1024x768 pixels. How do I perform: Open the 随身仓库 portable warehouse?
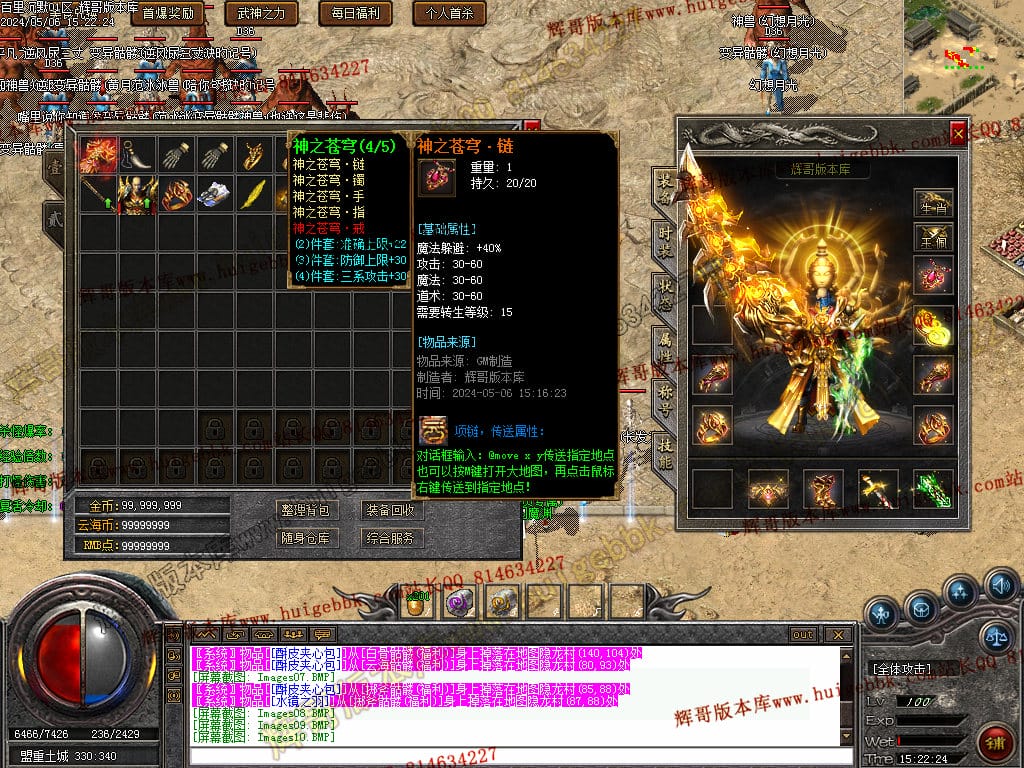[x=305, y=538]
